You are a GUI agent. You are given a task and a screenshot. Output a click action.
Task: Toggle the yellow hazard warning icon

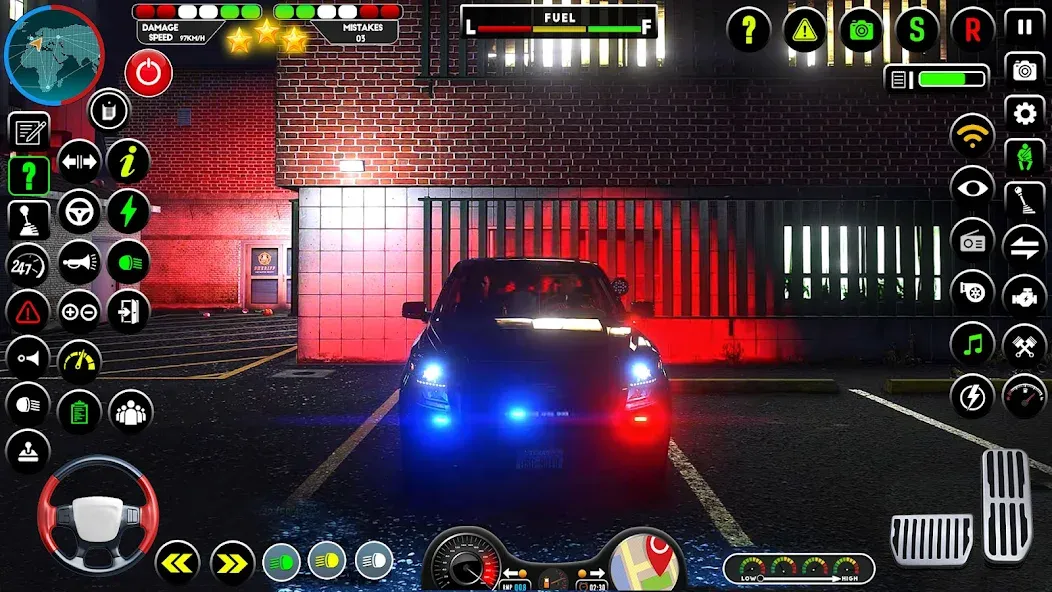coord(805,30)
